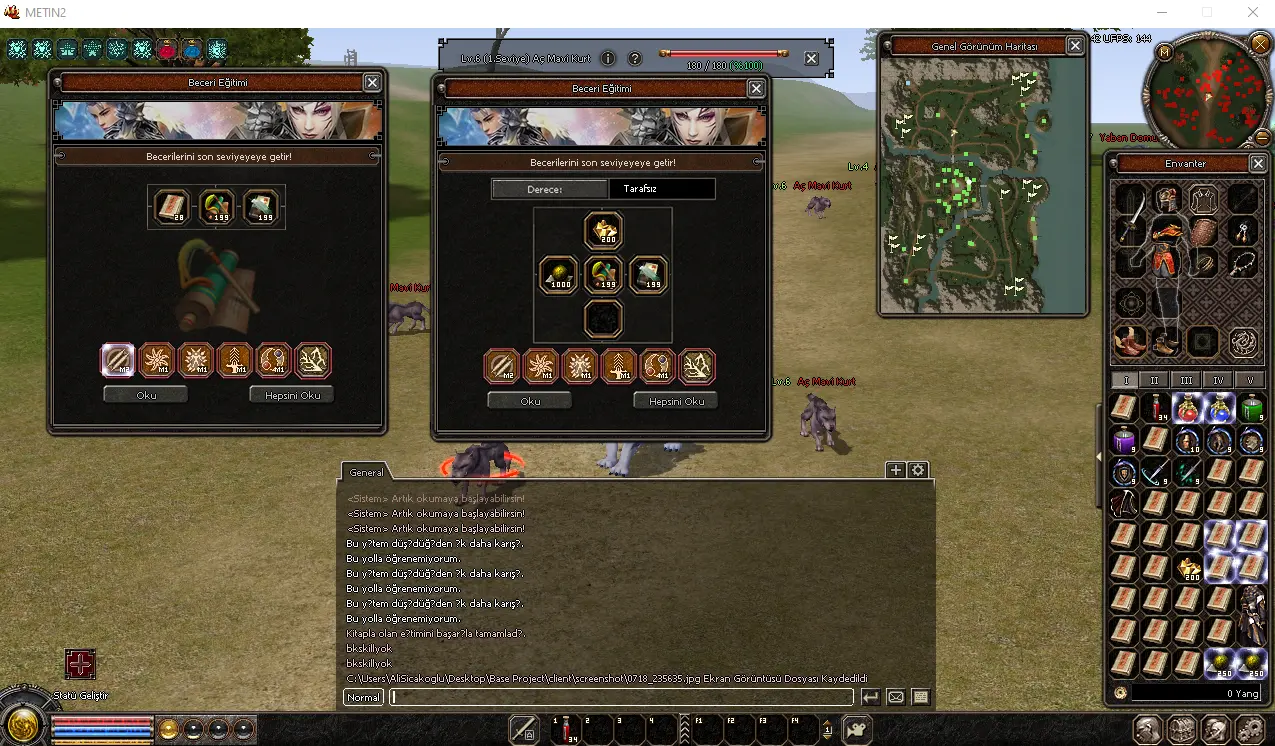Viewport: 1275px width, 746px height.
Task: Open the envelope whisper button beside chat
Action: coord(896,697)
